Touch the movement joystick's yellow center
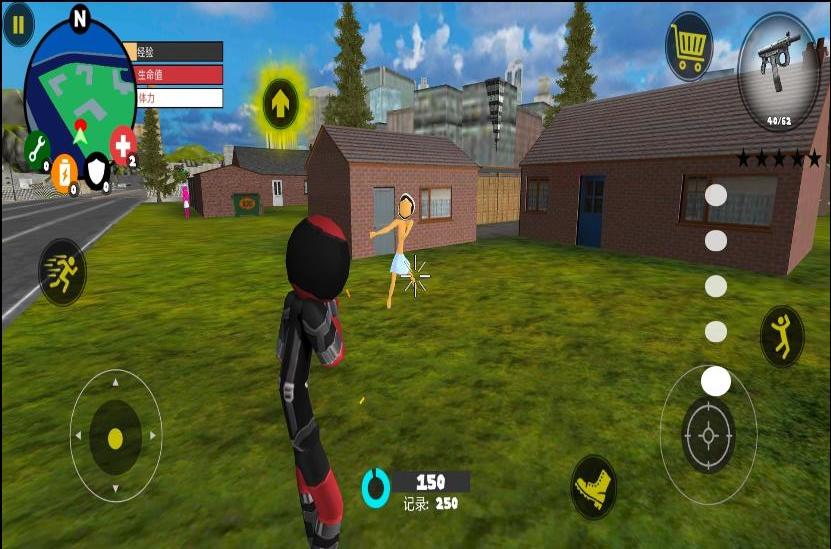831x549 pixels. pos(115,437)
